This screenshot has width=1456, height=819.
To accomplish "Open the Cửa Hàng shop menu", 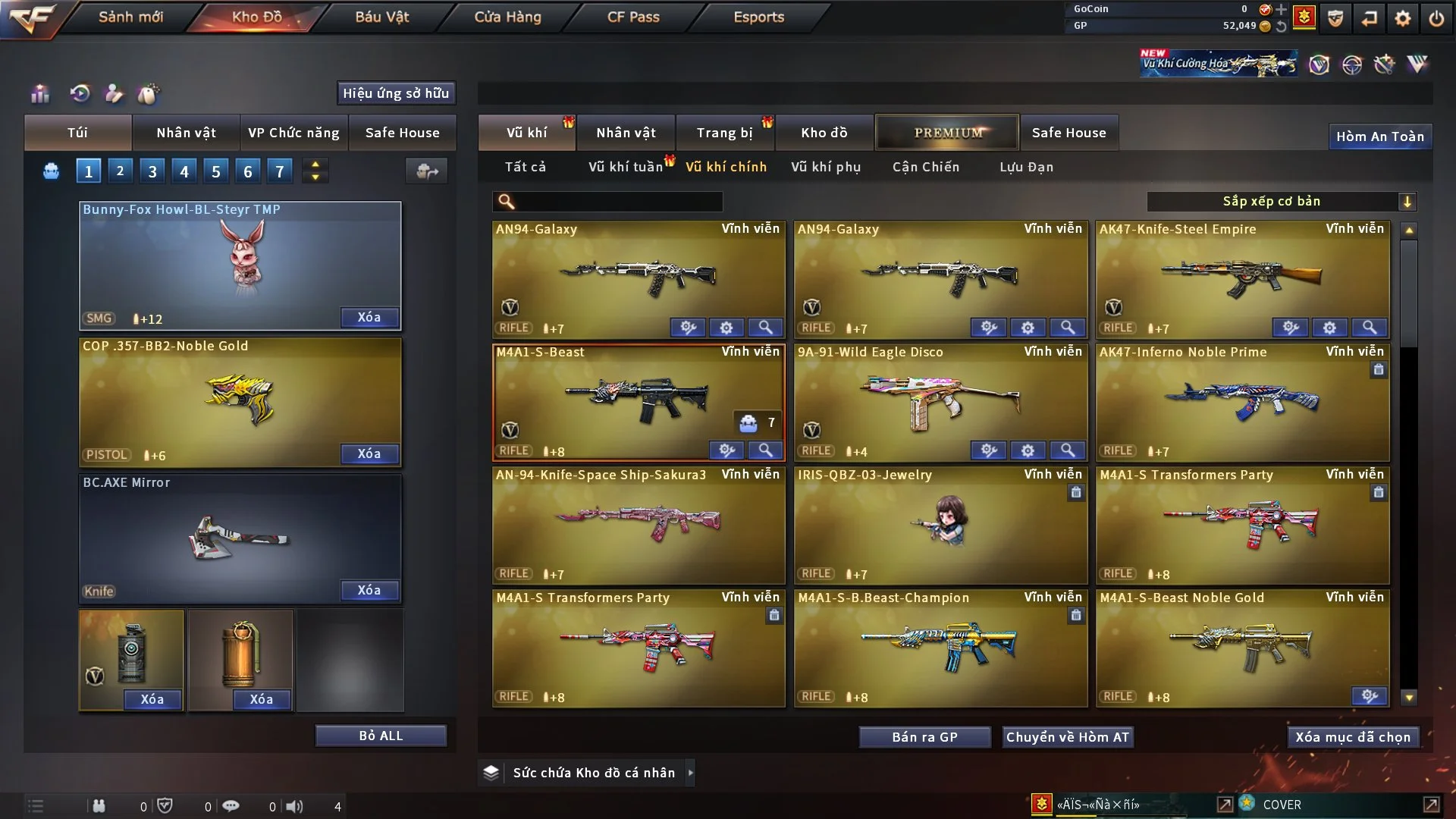I will point(507,17).
